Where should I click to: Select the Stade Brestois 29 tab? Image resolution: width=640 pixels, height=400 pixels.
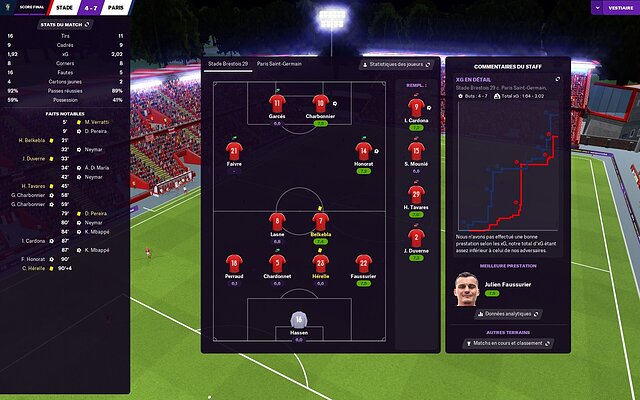tap(227, 63)
